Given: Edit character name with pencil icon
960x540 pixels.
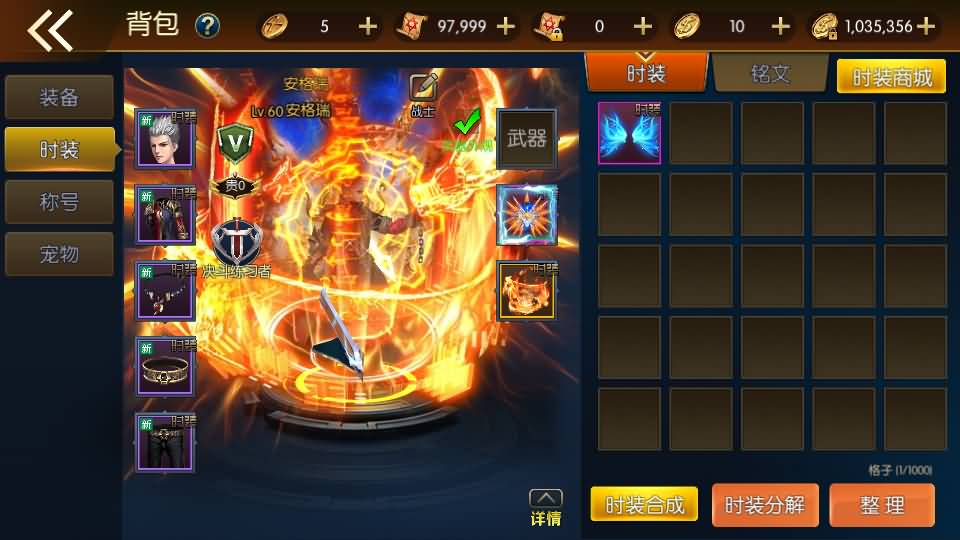Looking at the screenshot, I should (x=424, y=87).
